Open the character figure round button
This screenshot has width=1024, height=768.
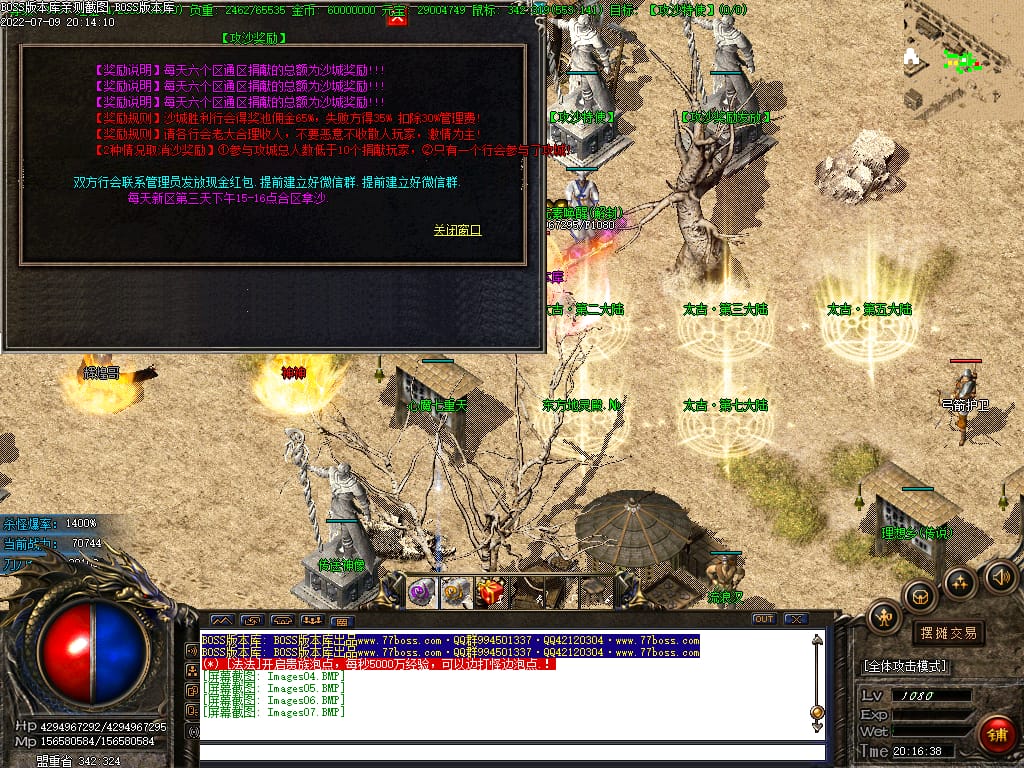[x=885, y=617]
